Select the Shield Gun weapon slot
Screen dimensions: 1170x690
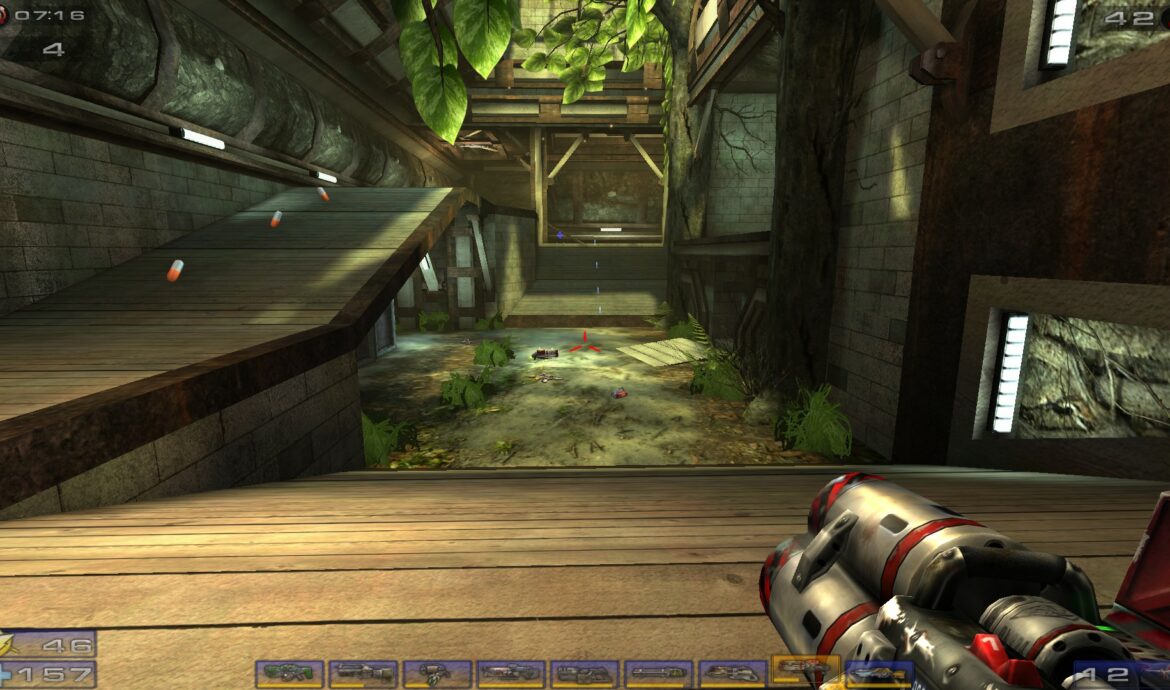(x=289, y=674)
